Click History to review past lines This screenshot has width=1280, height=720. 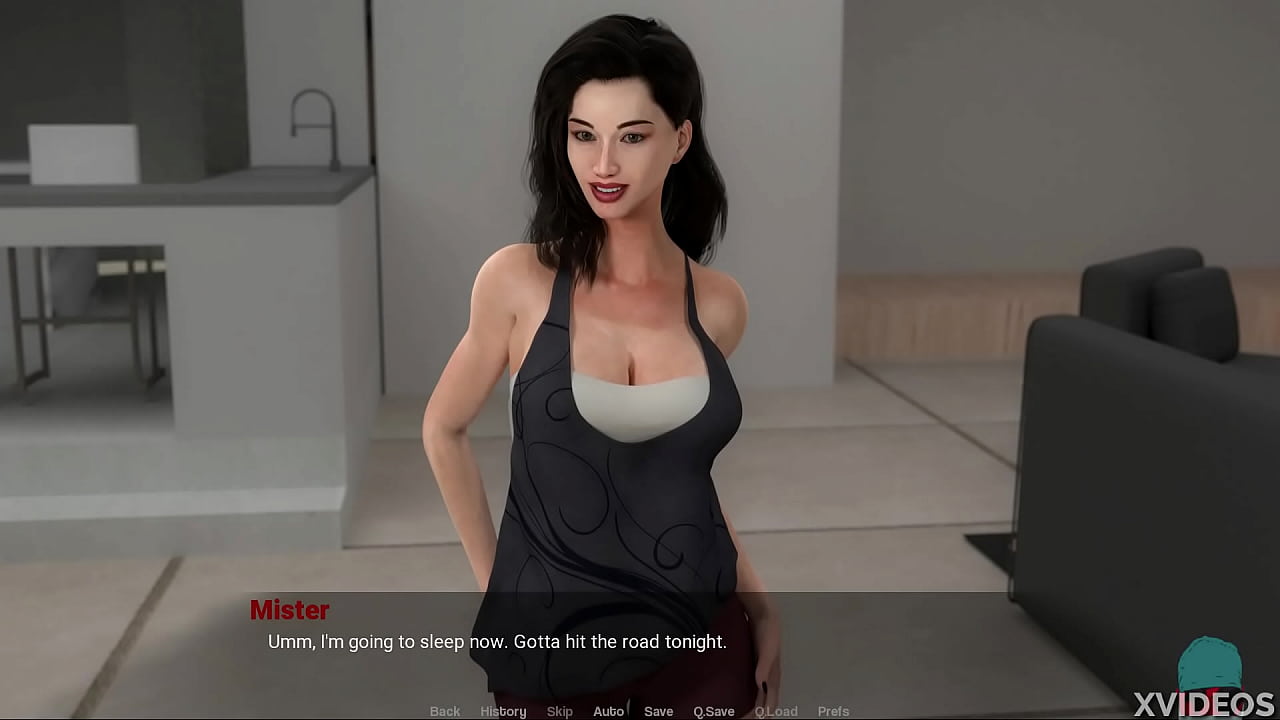[503, 711]
